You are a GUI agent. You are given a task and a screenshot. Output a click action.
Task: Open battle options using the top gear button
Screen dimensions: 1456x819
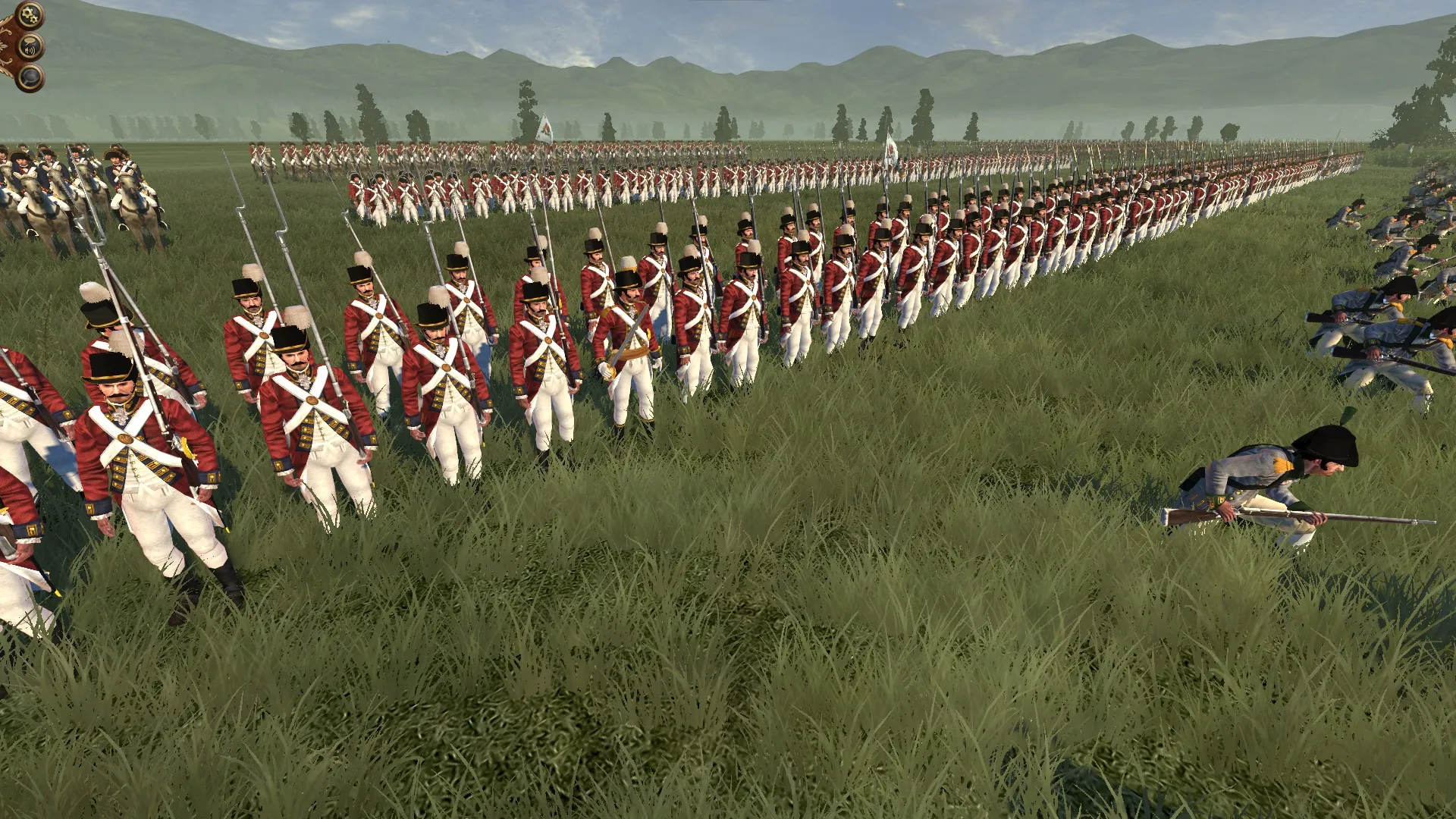(30, 14)
